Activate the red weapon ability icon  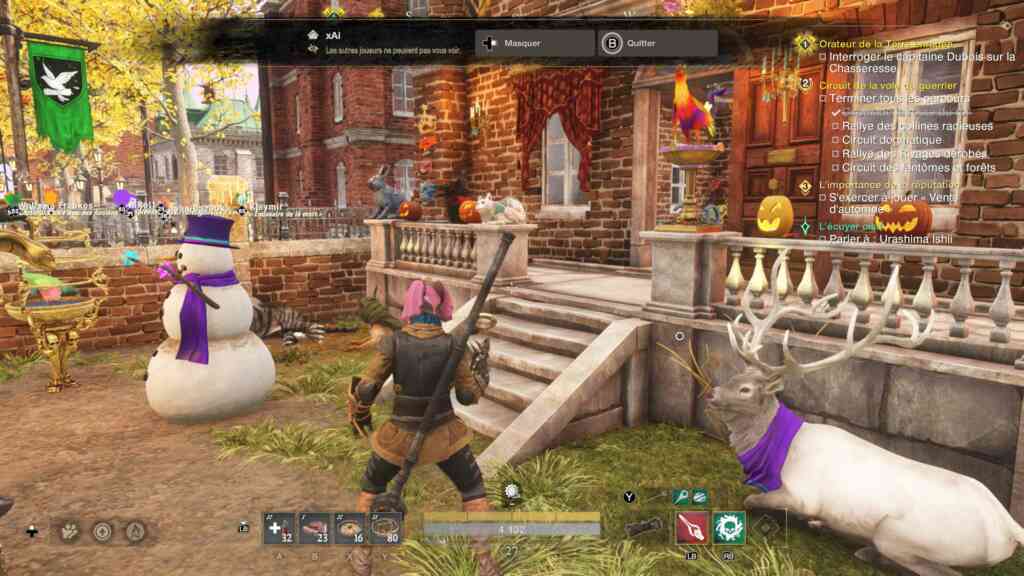click(x=691, y=527)
